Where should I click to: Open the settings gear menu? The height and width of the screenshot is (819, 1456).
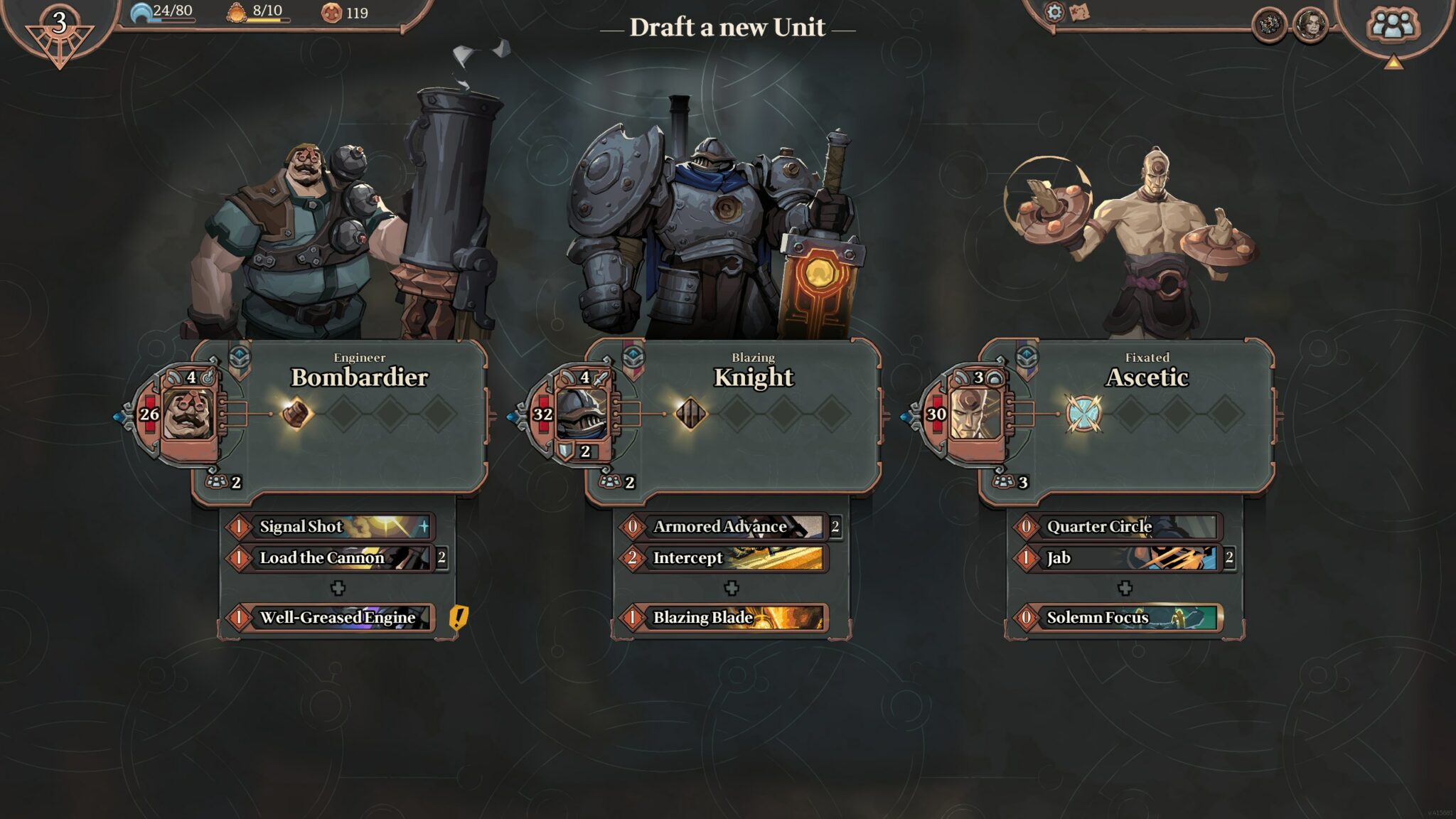(x=1054, y=12)
